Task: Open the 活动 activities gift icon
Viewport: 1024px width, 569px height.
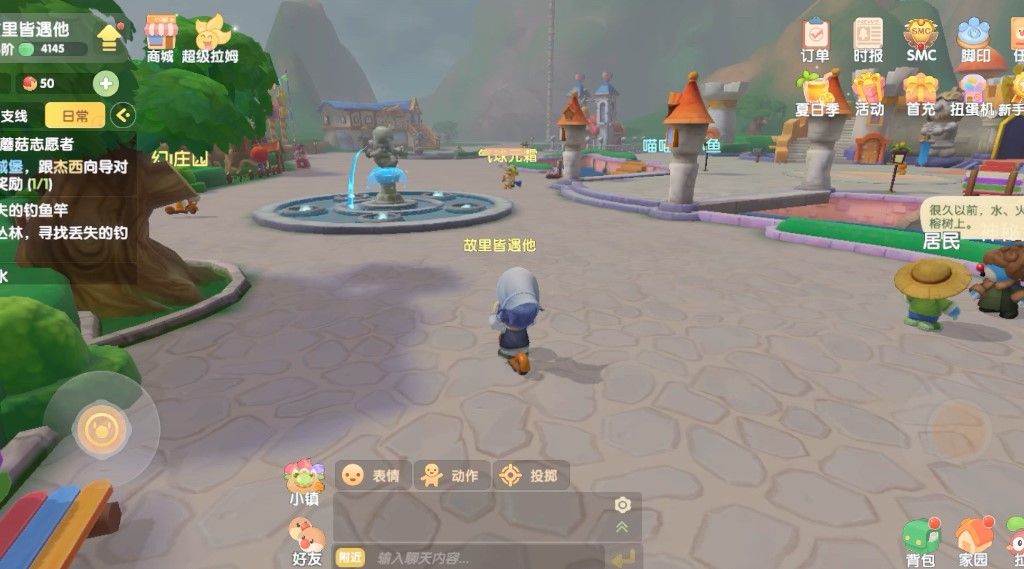Action: pos(868,93)
